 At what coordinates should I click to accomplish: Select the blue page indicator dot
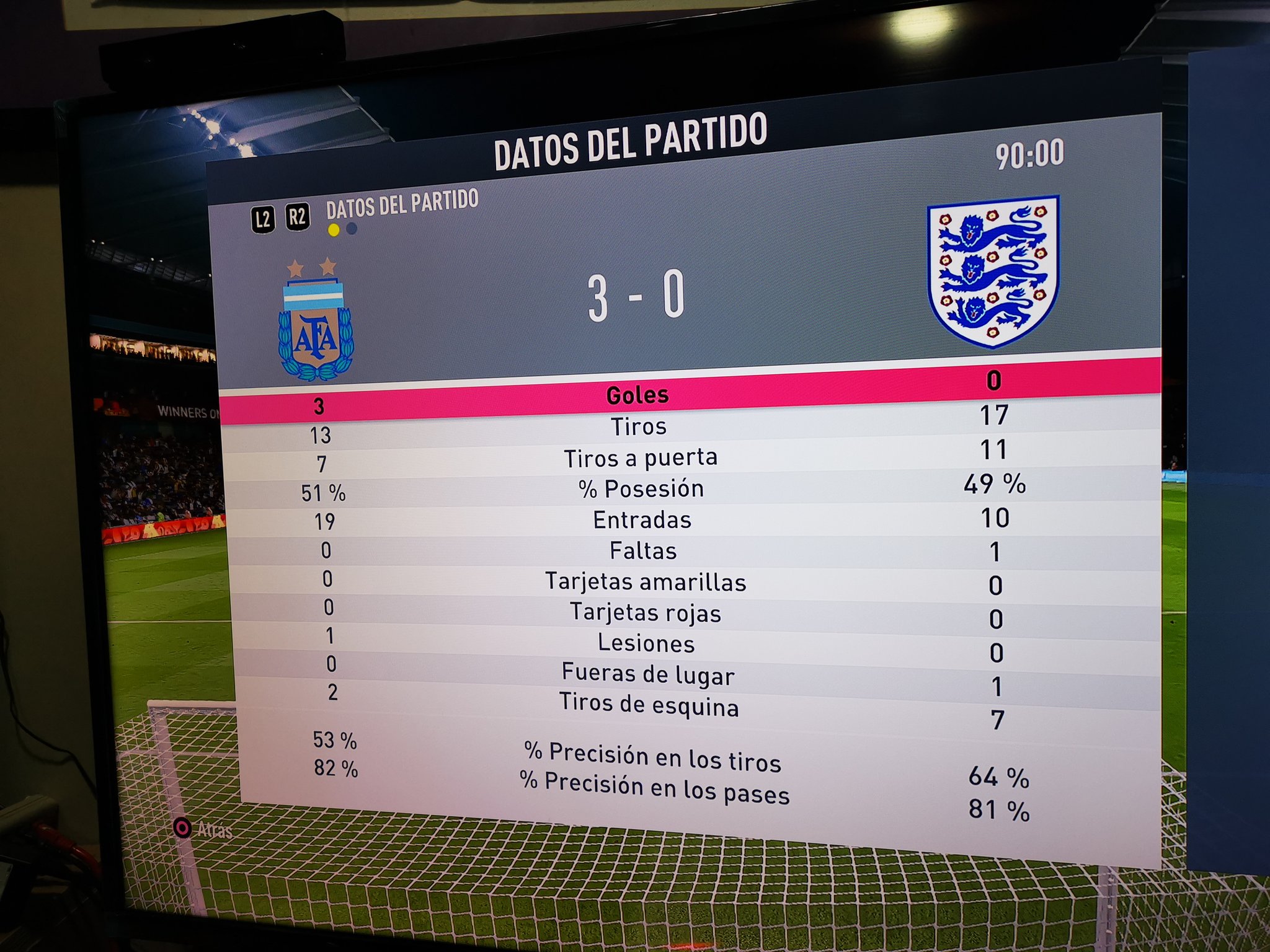click(352, 229)
